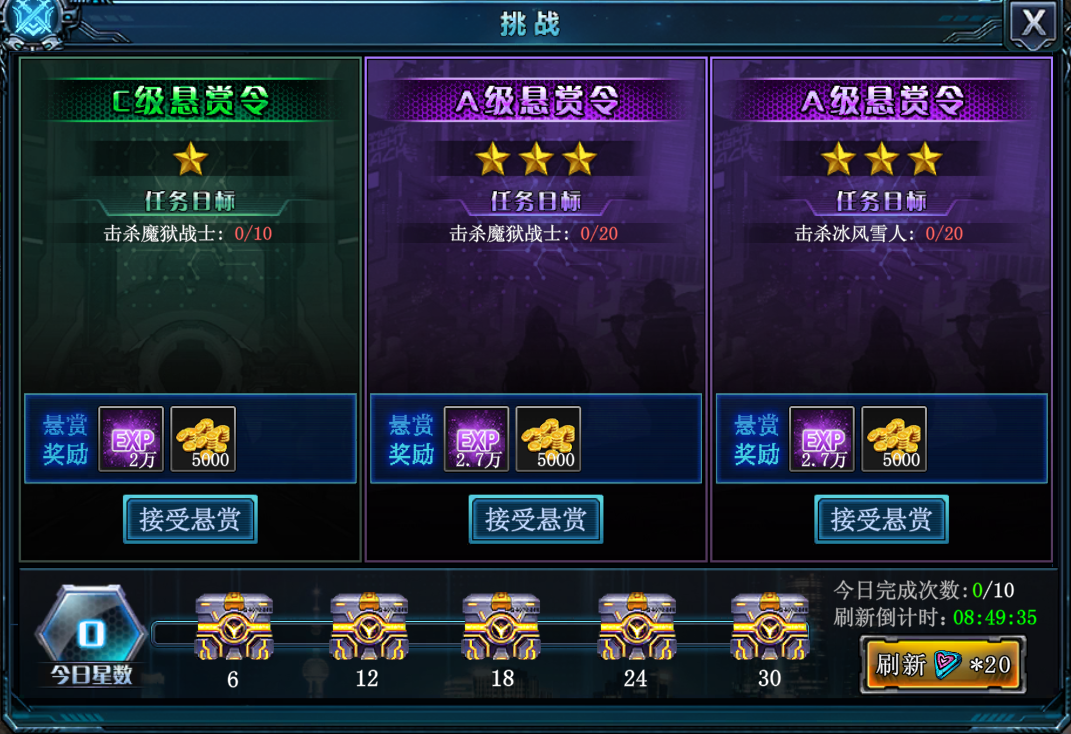View the gold coin reward for 冰风雪人 bounty
Image resolution: width=1071 pixels, height=734 pixels.
click(894, 439)
